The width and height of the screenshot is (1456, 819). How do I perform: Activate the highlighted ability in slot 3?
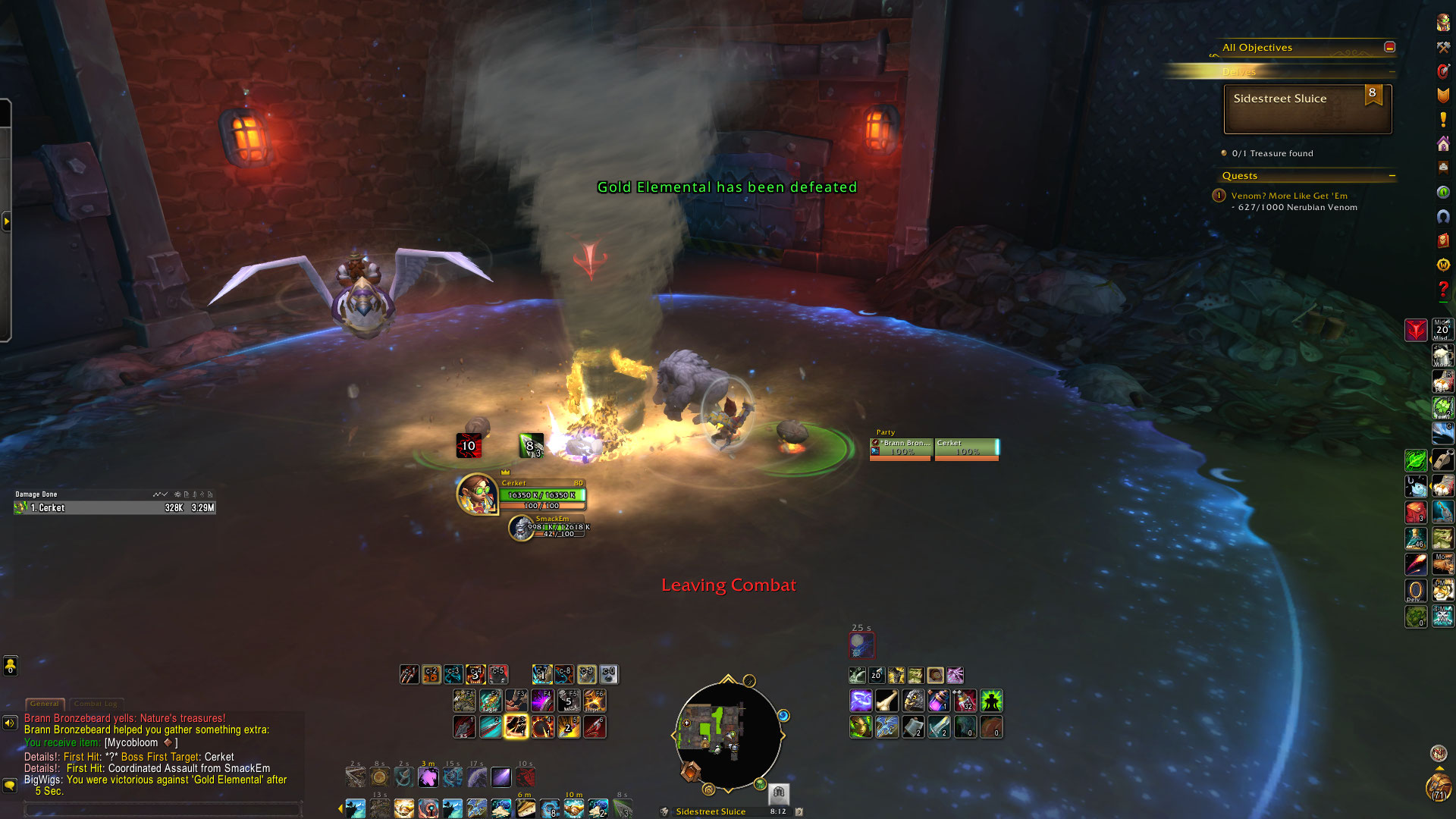[516, 727]
